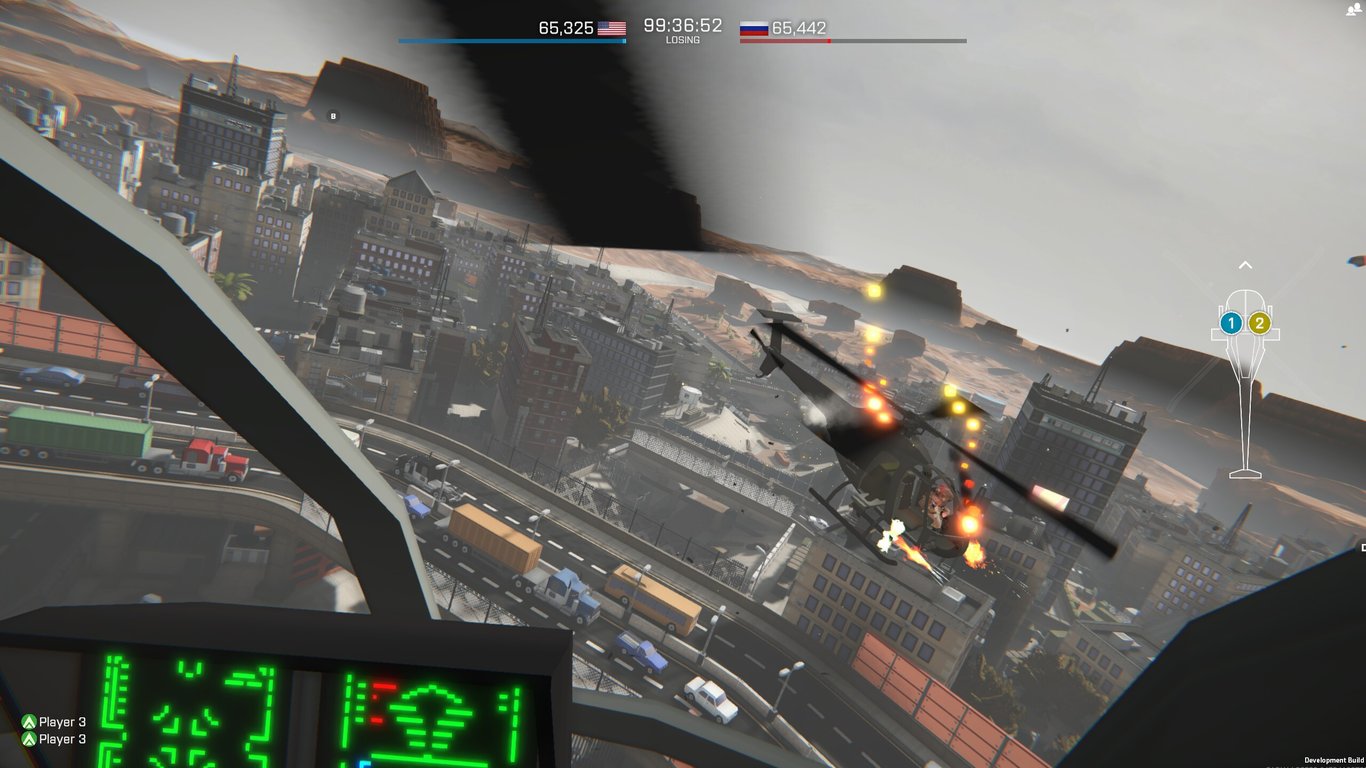Click the LOSING status label
This screenshot has height=768, width=1366.
(x=683, y=40)
